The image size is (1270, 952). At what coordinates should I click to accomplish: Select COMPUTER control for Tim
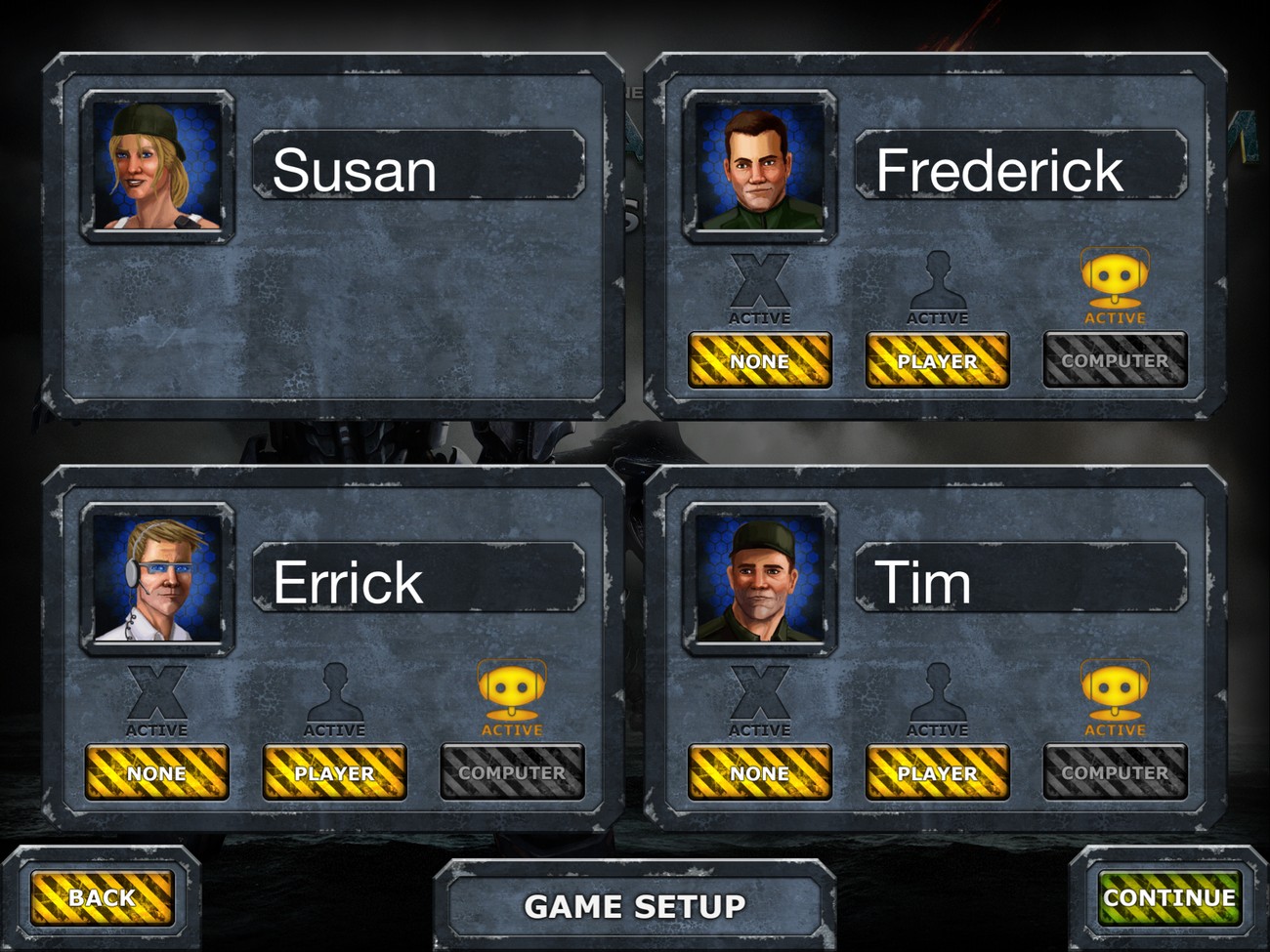point(1115,772)
